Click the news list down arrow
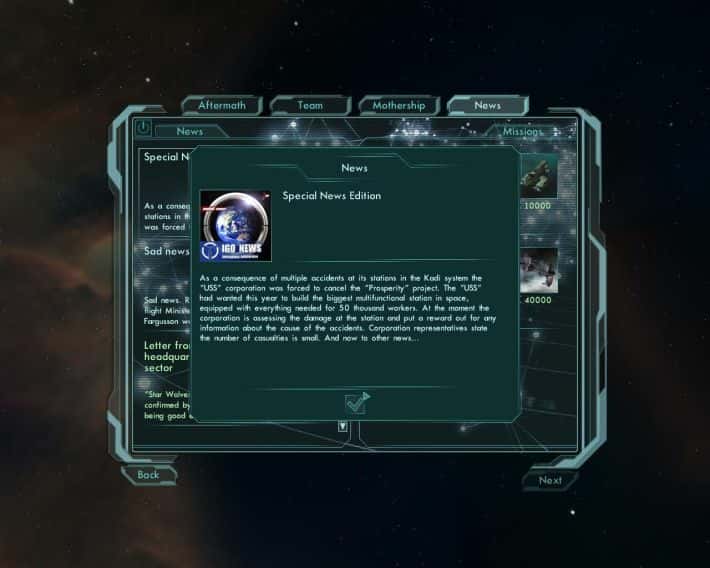710x568 pixels. (343, 427)
